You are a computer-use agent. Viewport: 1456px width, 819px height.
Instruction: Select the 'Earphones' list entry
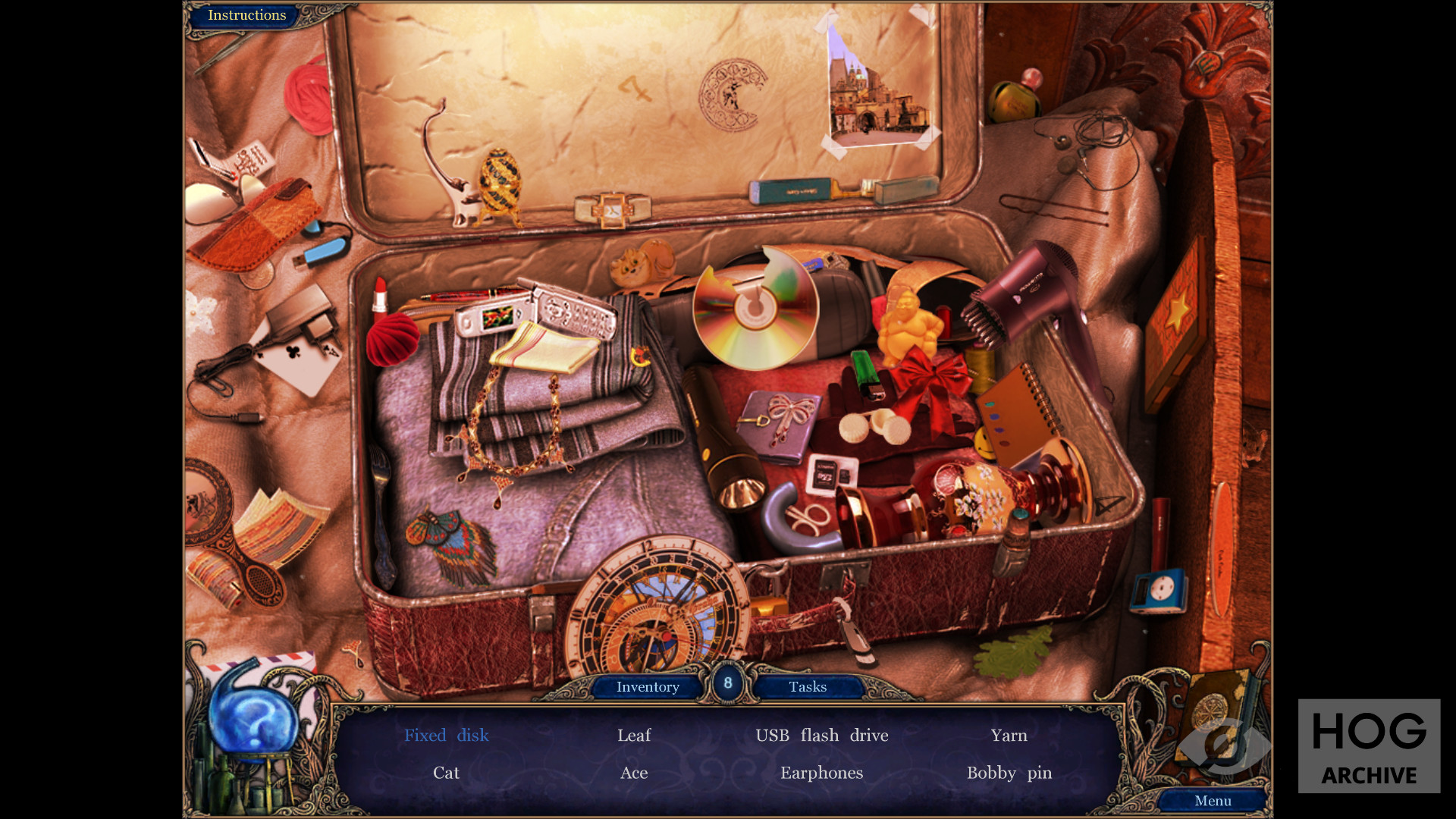821,773
